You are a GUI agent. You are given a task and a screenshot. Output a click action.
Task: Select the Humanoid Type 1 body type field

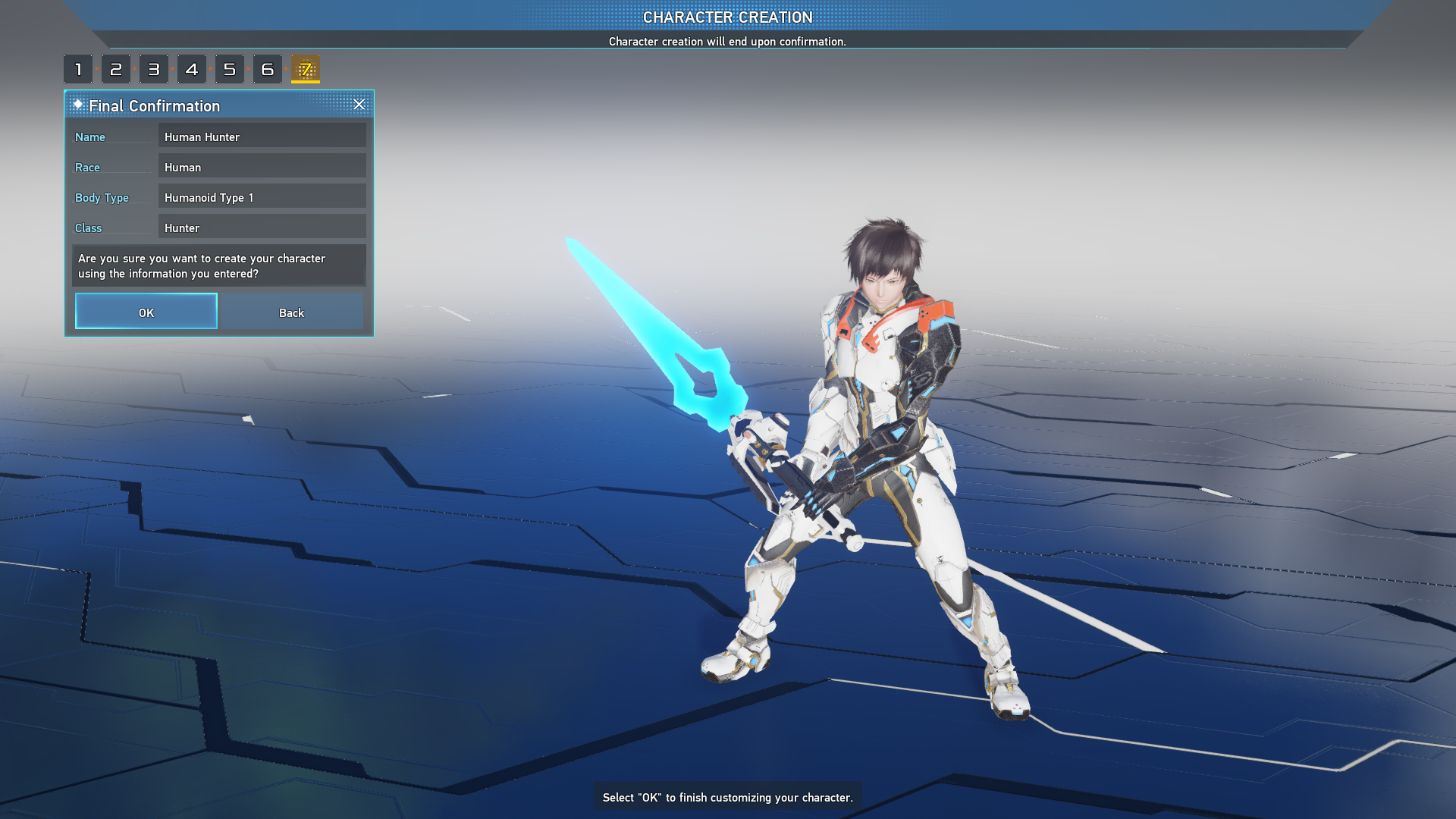tap(262, 197)
